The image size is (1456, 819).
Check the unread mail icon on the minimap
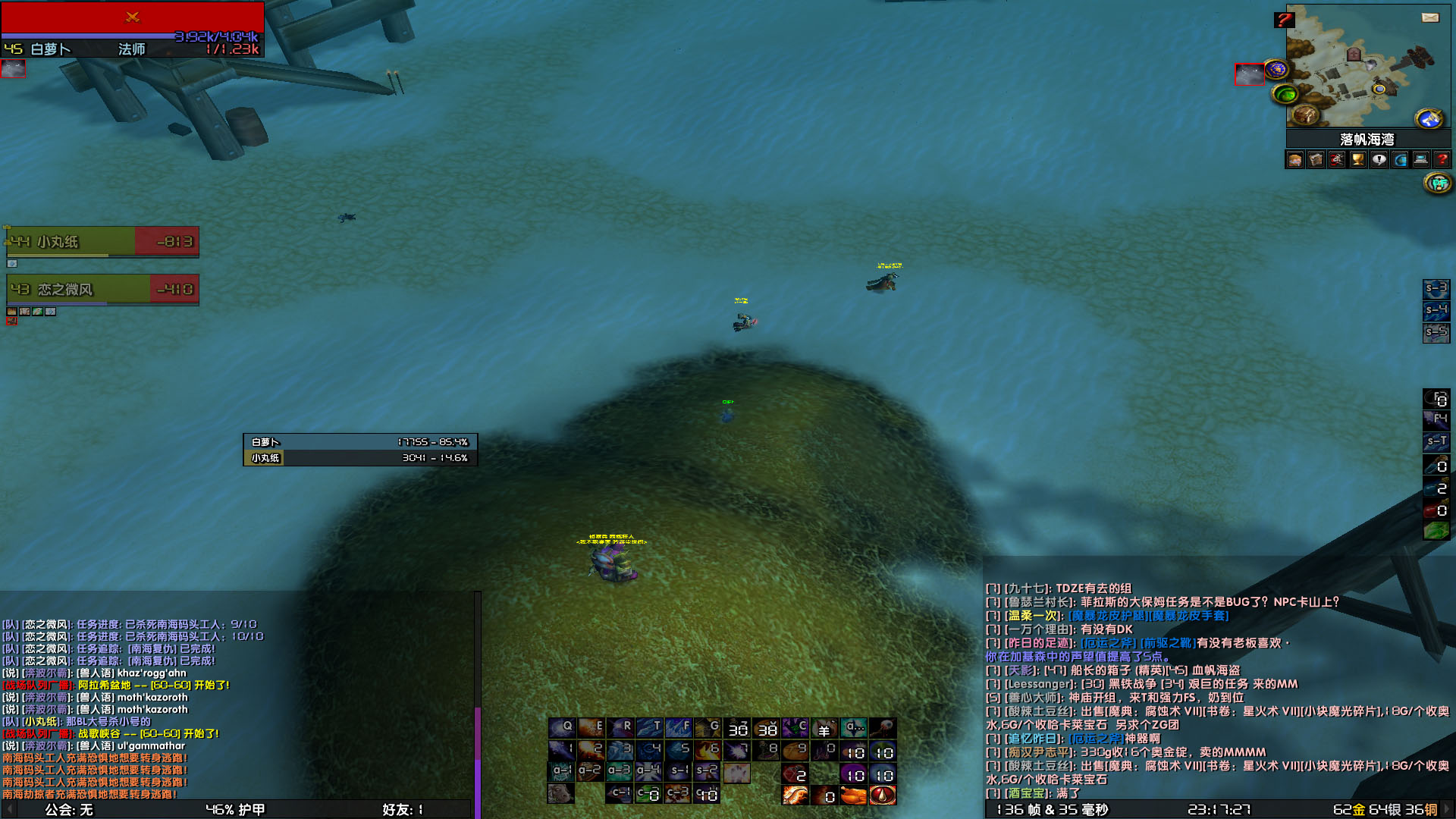click(1430, 17)
